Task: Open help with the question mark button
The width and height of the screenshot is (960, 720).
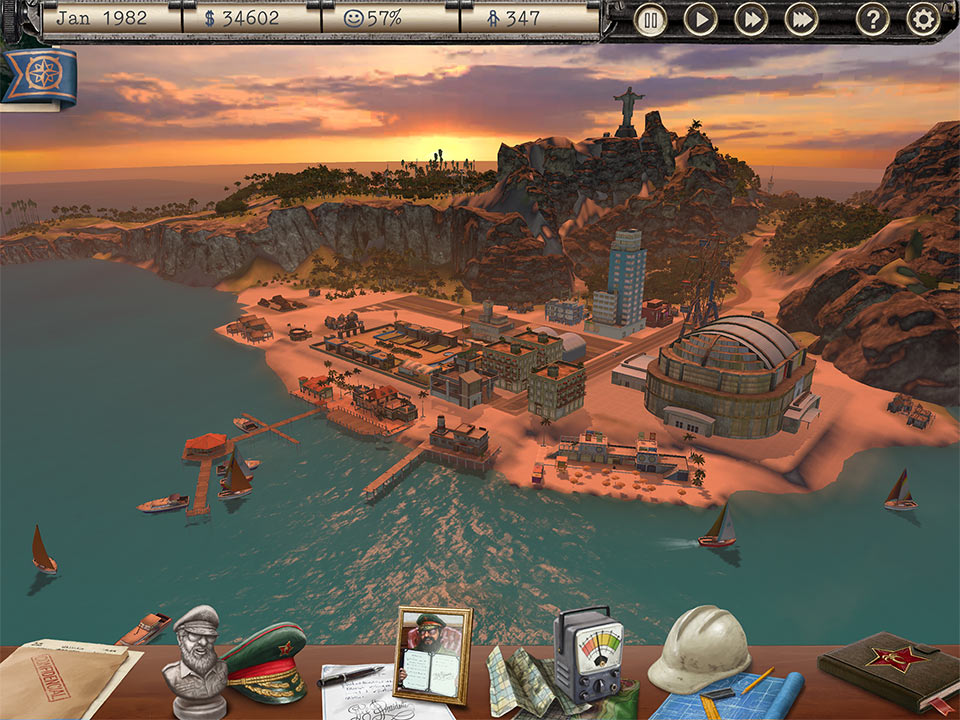Action: (x=873, y=19)
